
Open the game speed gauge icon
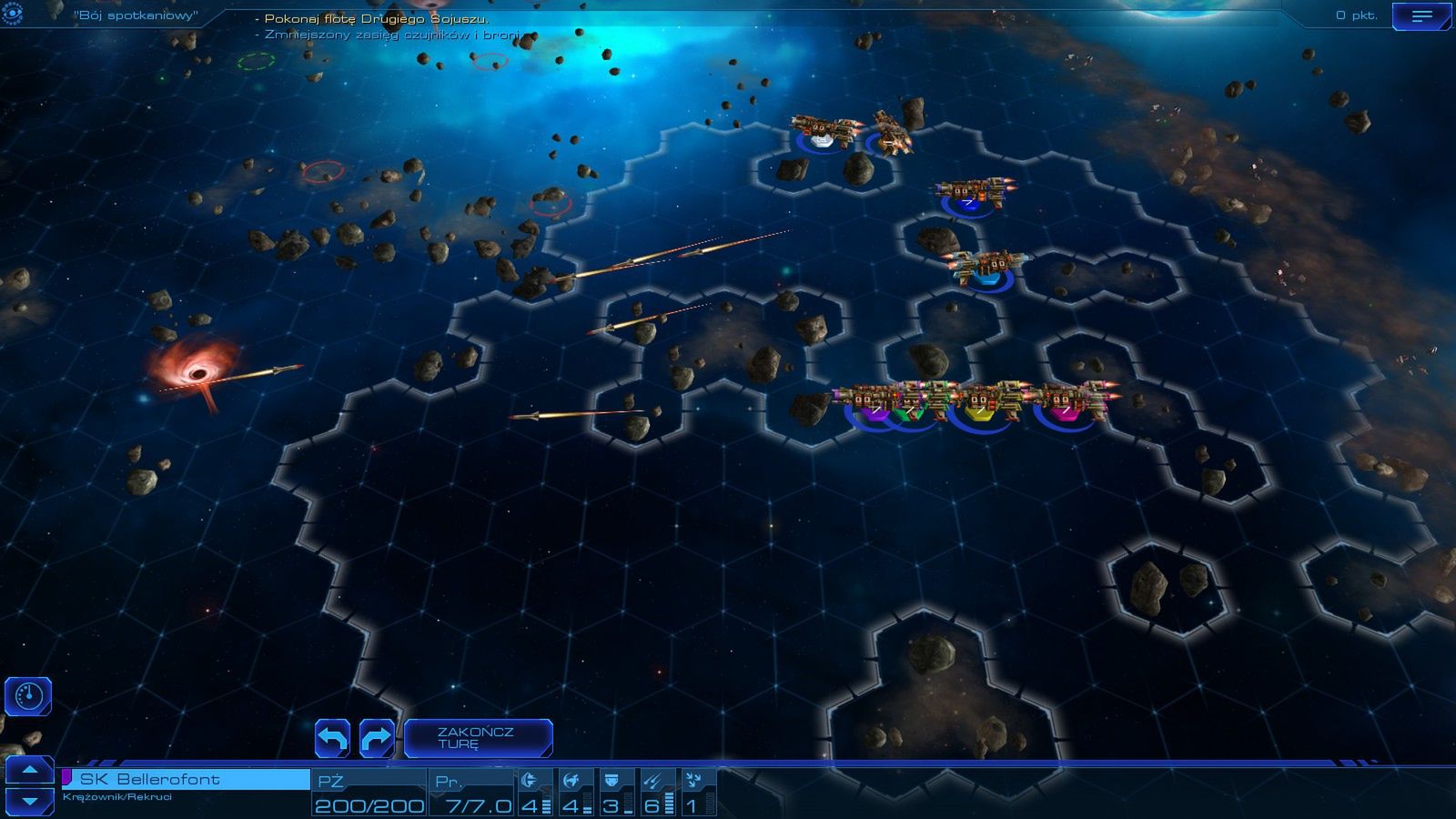pyautogui.click(x=28, y=696)
